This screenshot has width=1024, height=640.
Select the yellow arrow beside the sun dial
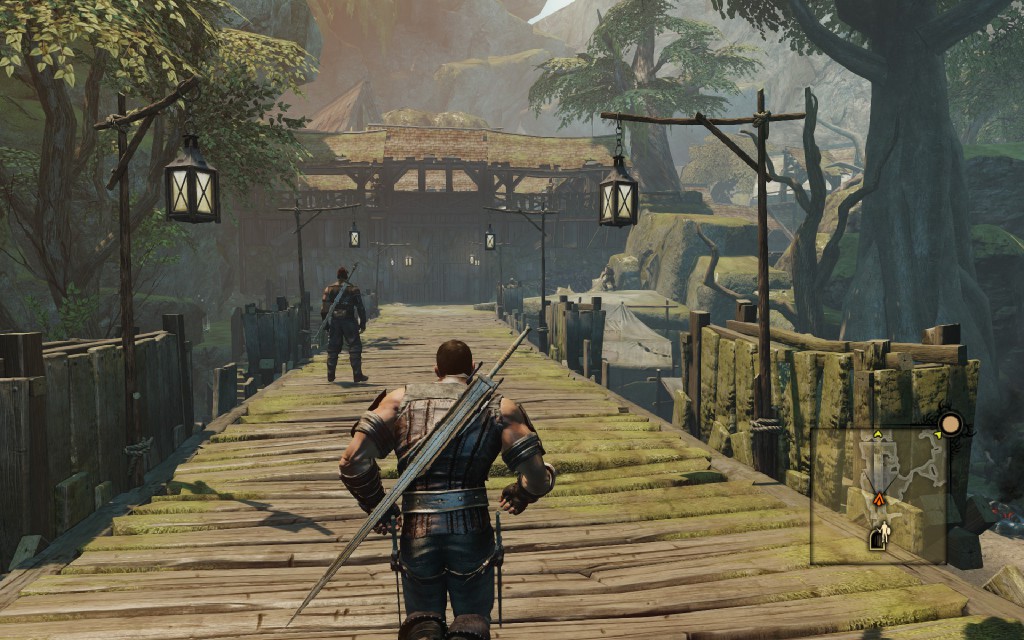tap(937, 434)
